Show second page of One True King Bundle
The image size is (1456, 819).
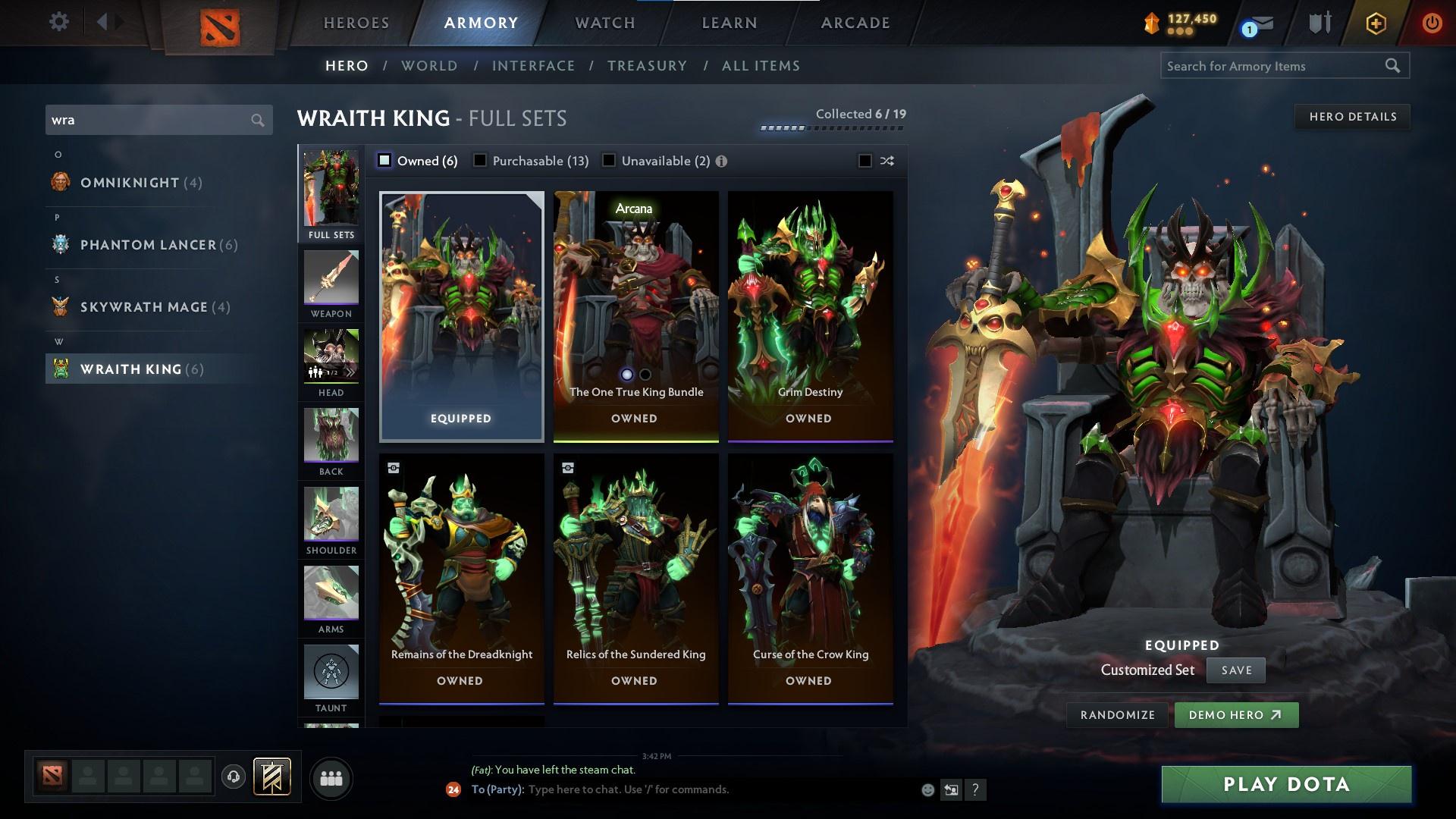pyautogui.click(x=645, y=374)
